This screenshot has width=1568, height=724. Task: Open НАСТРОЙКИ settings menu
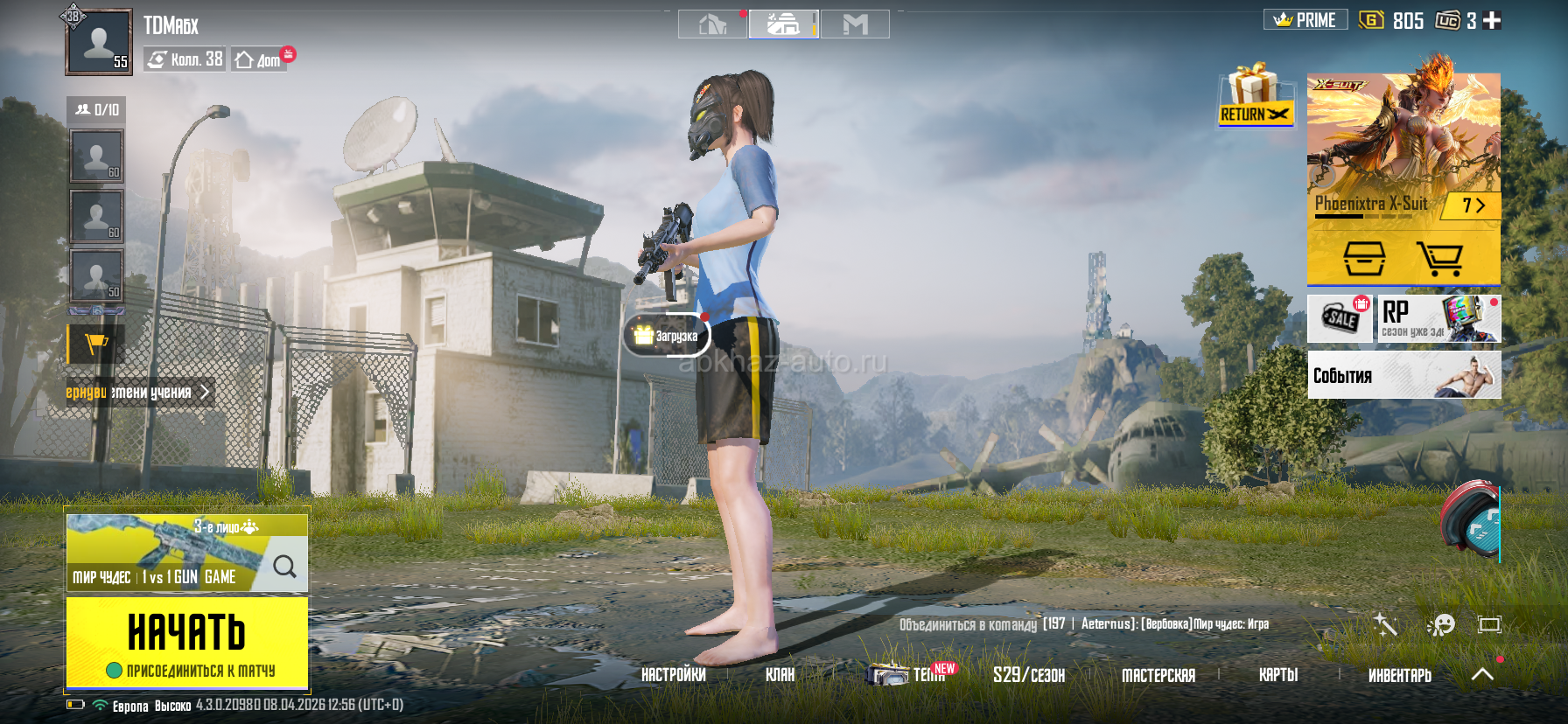pyautogui.click(x=673, y=675)
